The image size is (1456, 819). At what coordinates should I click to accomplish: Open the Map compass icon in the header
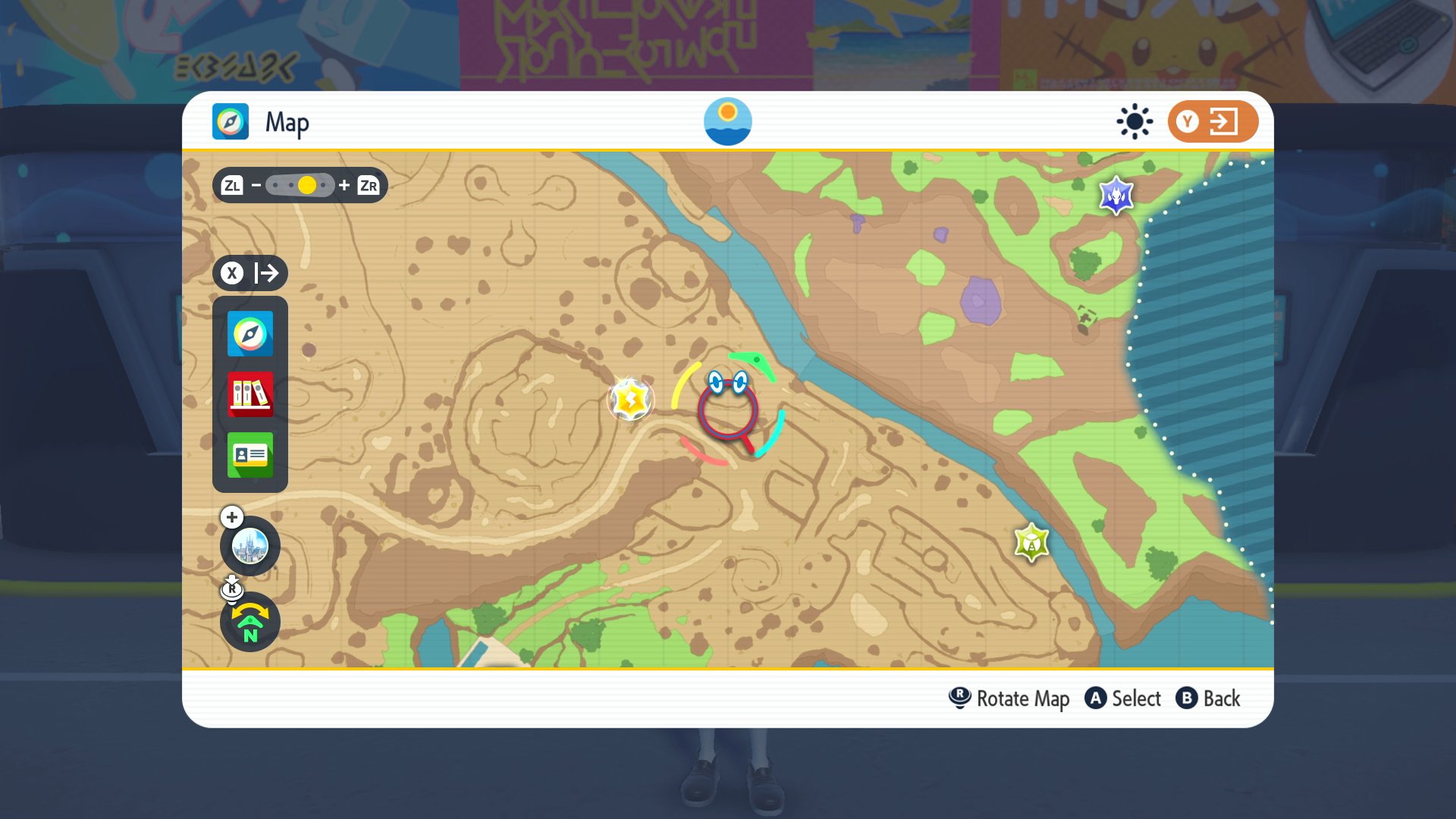point(230,121)
